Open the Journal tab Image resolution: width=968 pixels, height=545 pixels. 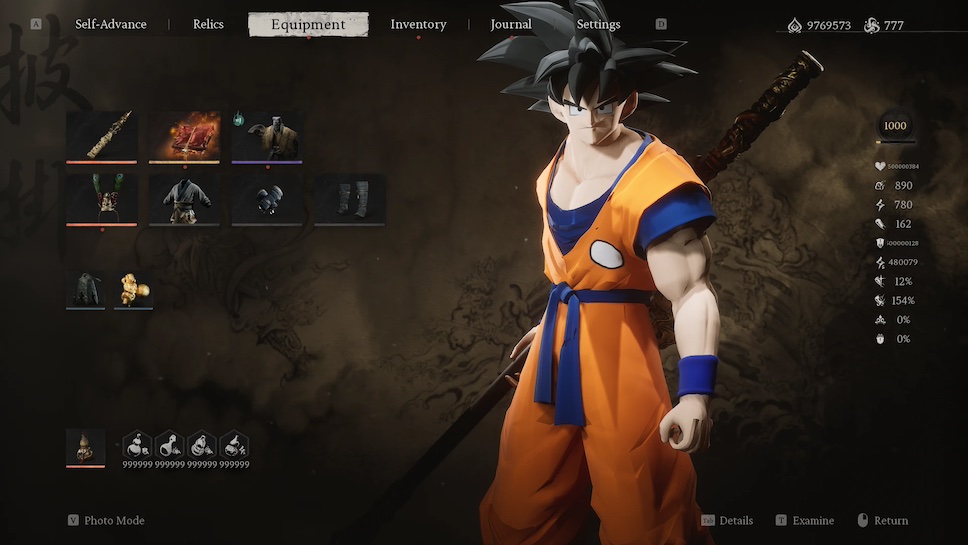pos(511,24)
